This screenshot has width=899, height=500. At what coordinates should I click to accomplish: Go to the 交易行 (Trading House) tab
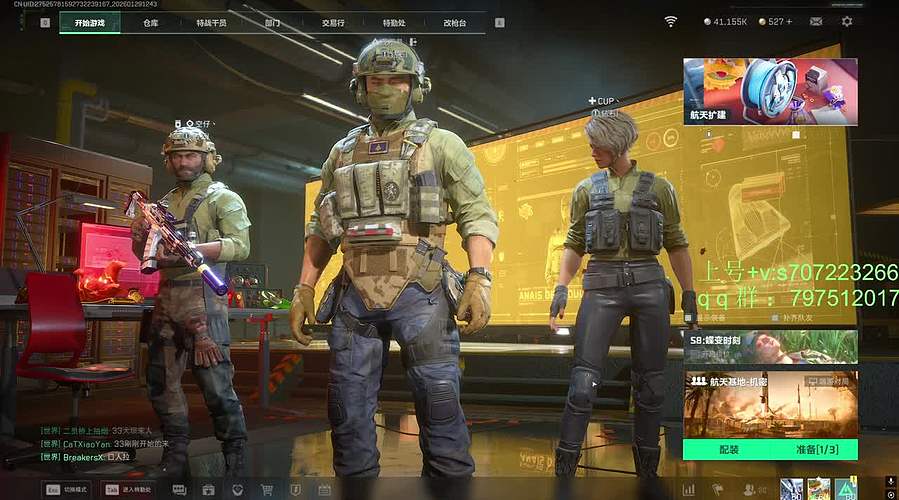(x=333, y=22)
